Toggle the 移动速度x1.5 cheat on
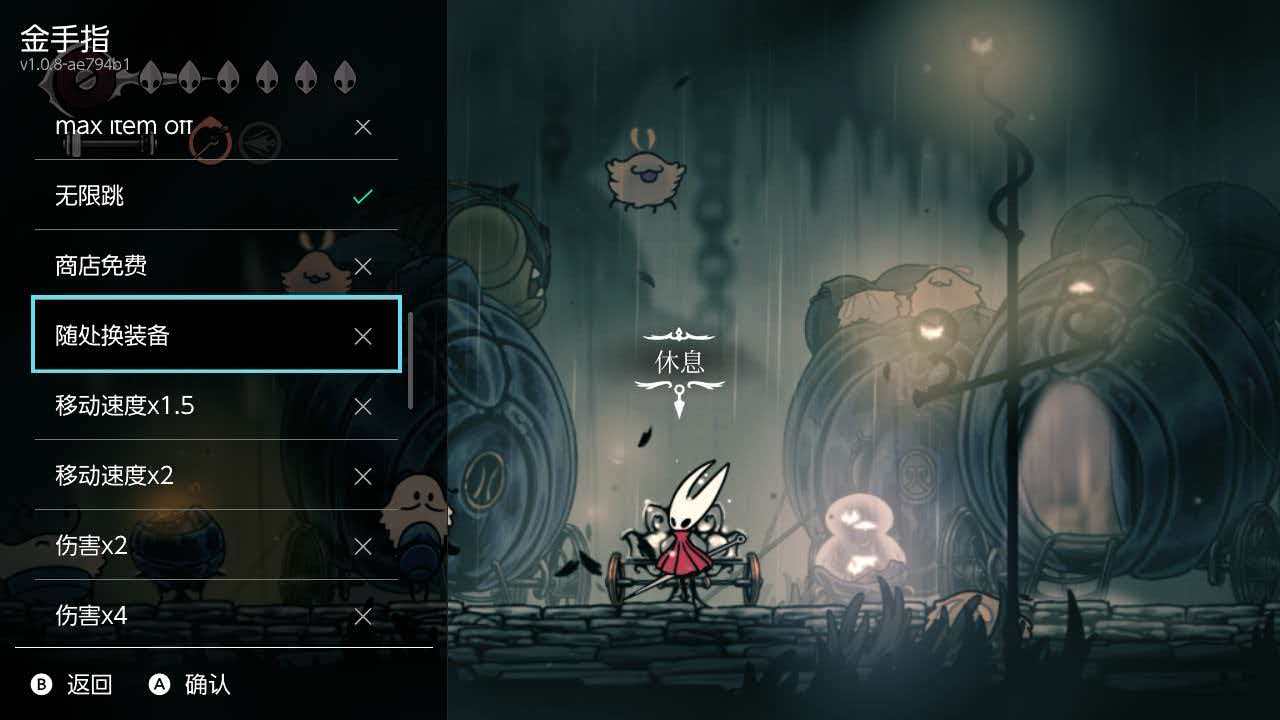Viewport: 1280px width, 720px height. 362,406
